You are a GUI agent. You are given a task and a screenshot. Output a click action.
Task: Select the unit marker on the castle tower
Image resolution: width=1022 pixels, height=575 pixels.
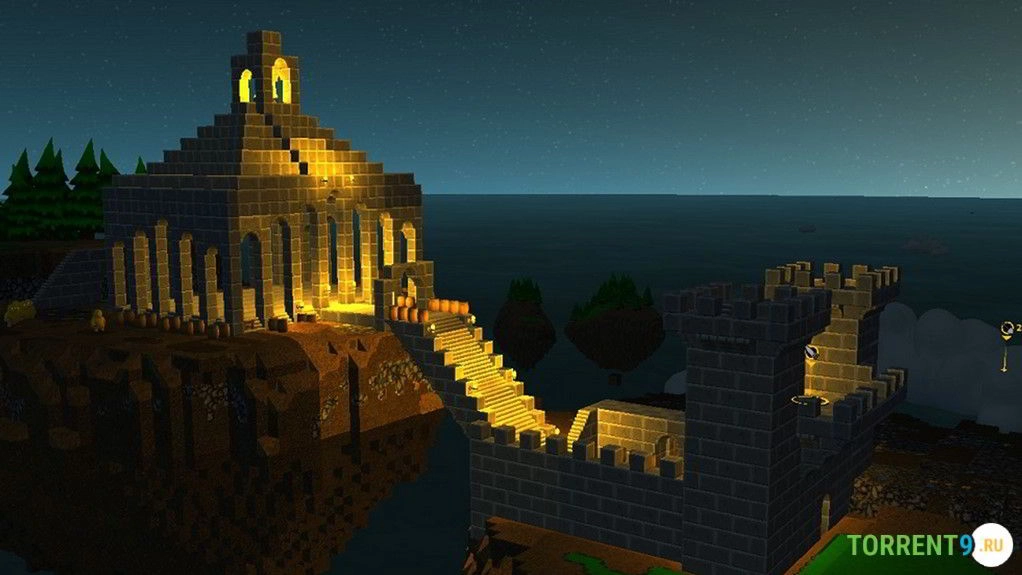click(x=813, y=352)
